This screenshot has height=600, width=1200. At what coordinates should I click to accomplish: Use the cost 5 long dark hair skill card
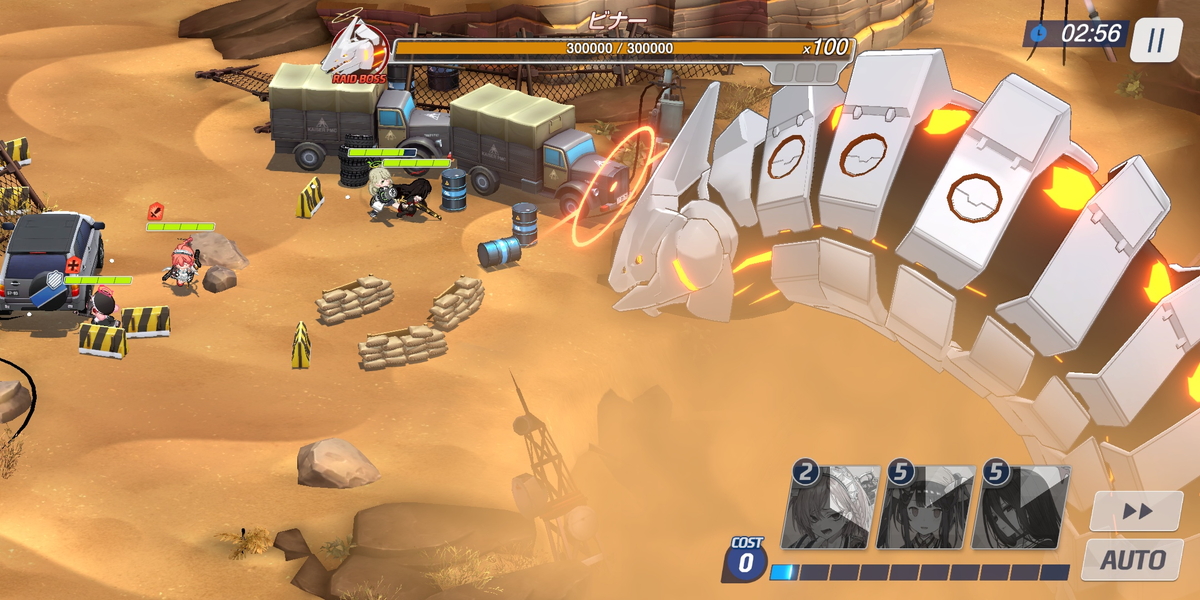pyautogui.click(x=1022, y=508)
